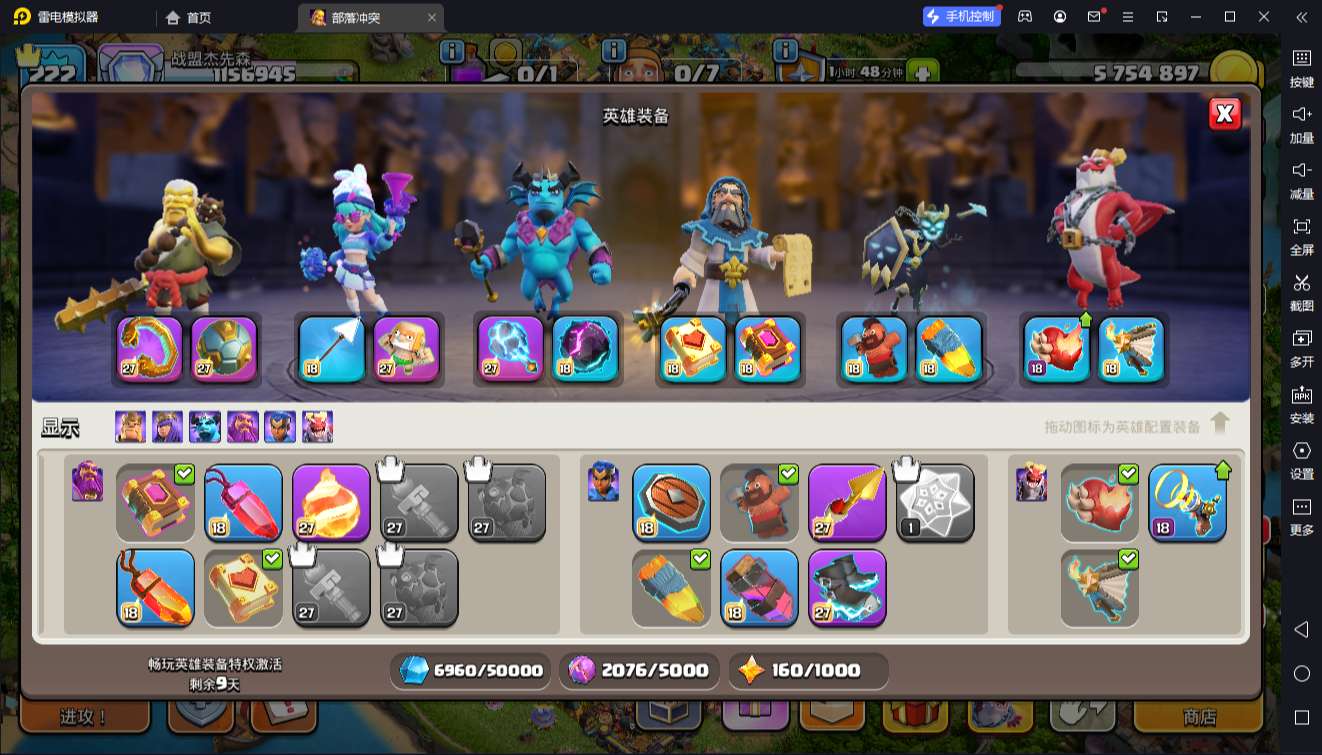
Task: Open the shop button labeled 商店
Action: (x=1199, y=717)
